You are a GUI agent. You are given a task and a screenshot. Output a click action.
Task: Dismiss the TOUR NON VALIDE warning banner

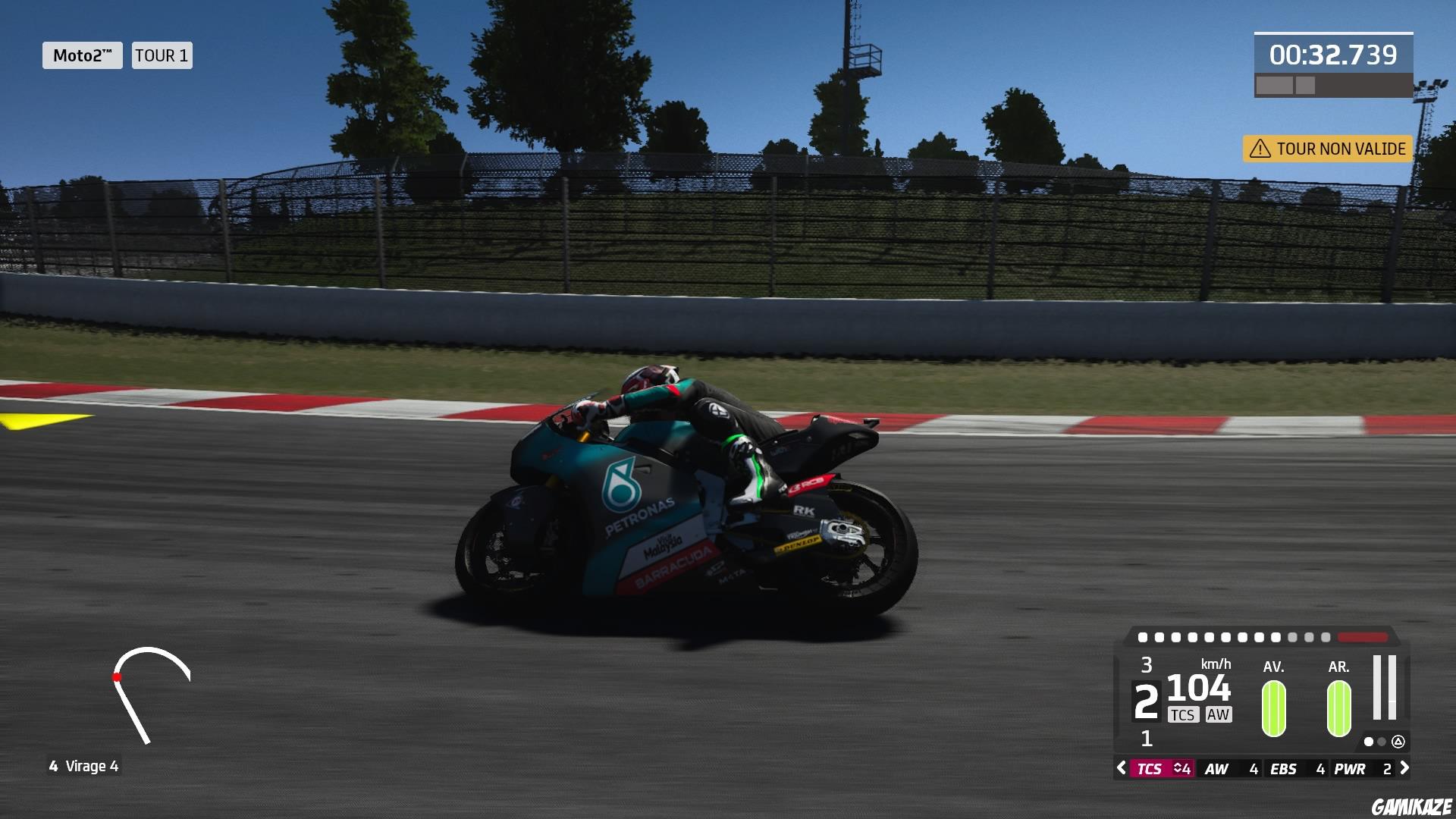[1327, 149]
